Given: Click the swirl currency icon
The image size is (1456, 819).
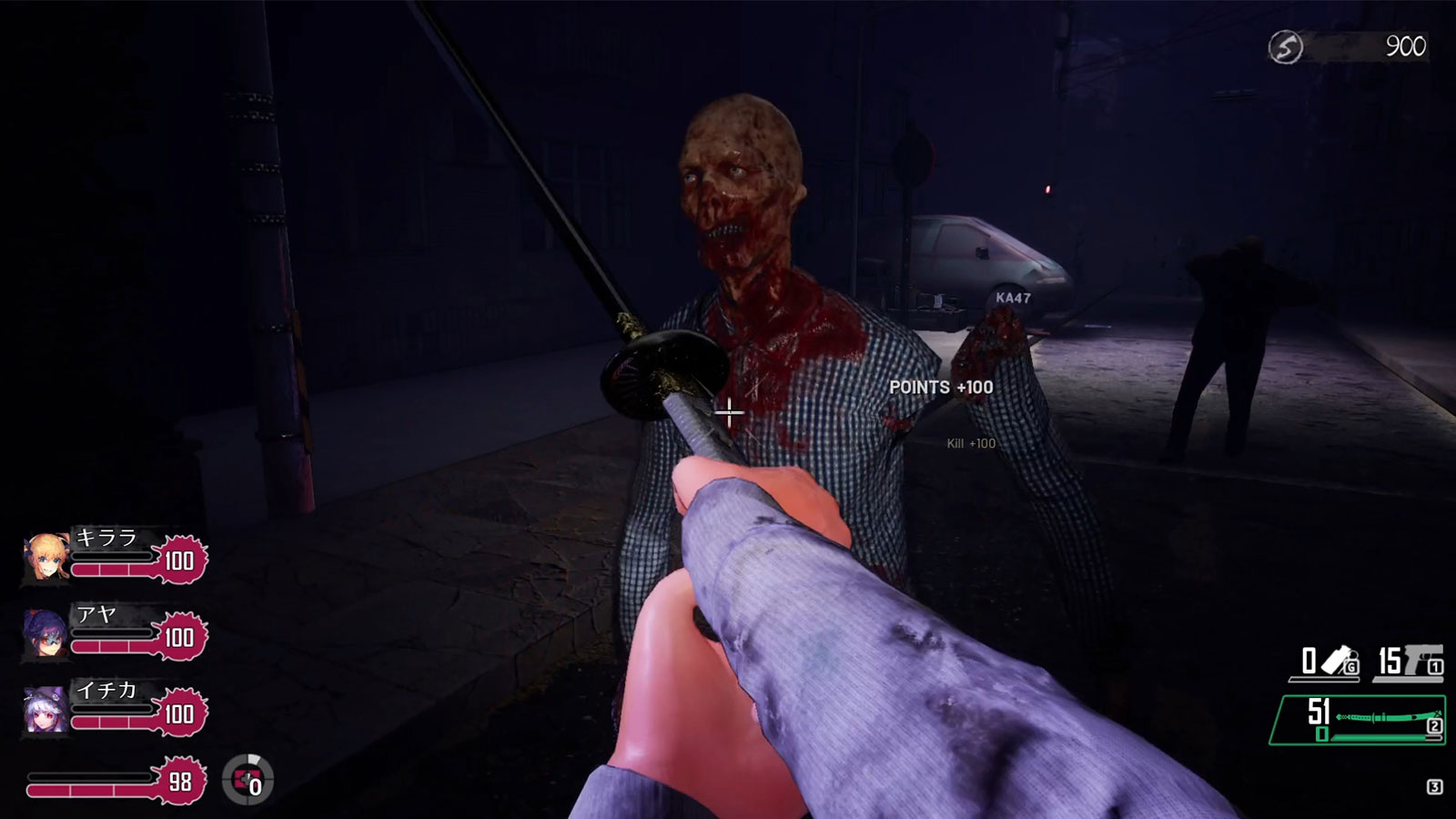Looking at the screenshot, I should [x=1286, y=47].
